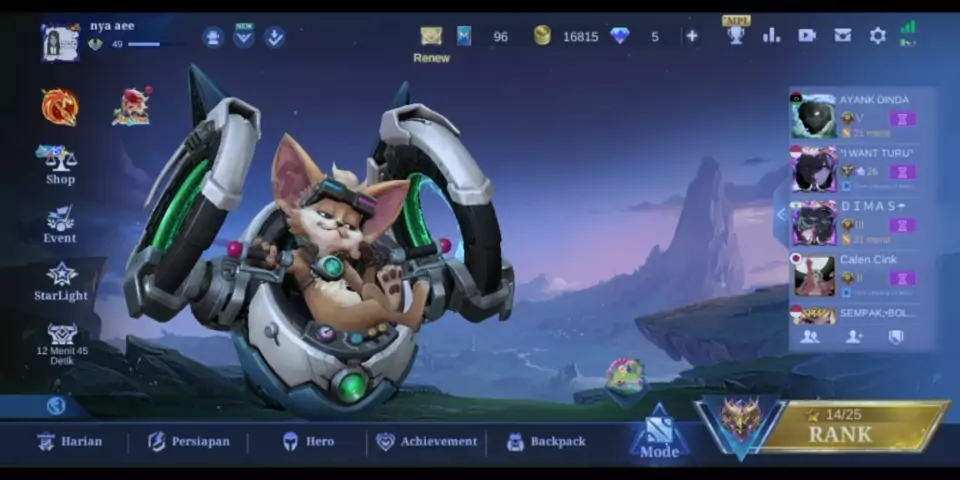Viewport: 960px width, 480px height.
Task: Open the Harian daily tasks
Action: pyautogui.click(x=70, y=441)
